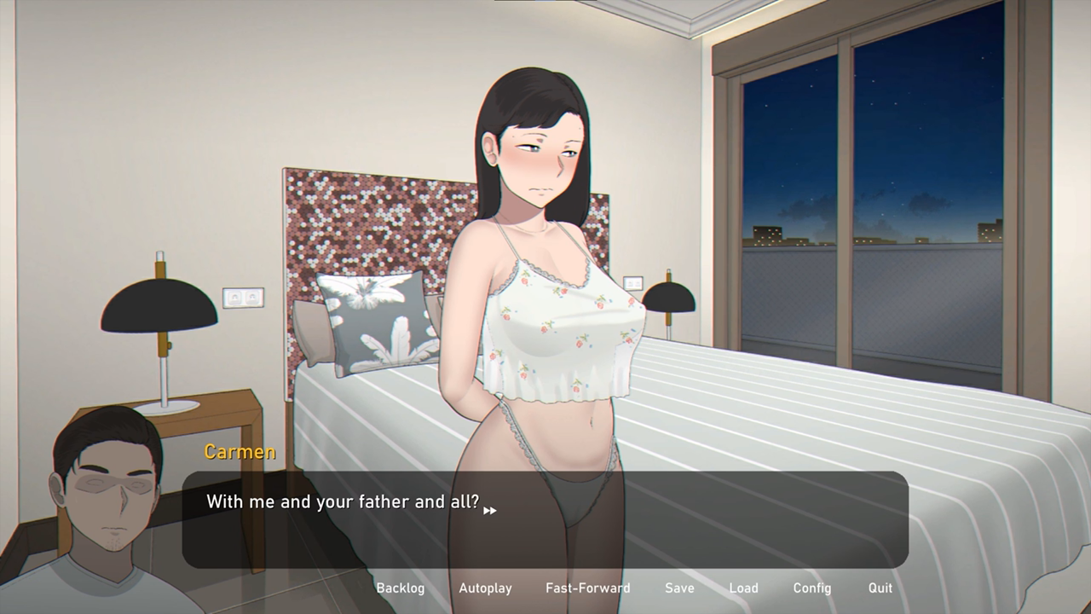
Task: Quit the game
Action: [x=880, y=588]
